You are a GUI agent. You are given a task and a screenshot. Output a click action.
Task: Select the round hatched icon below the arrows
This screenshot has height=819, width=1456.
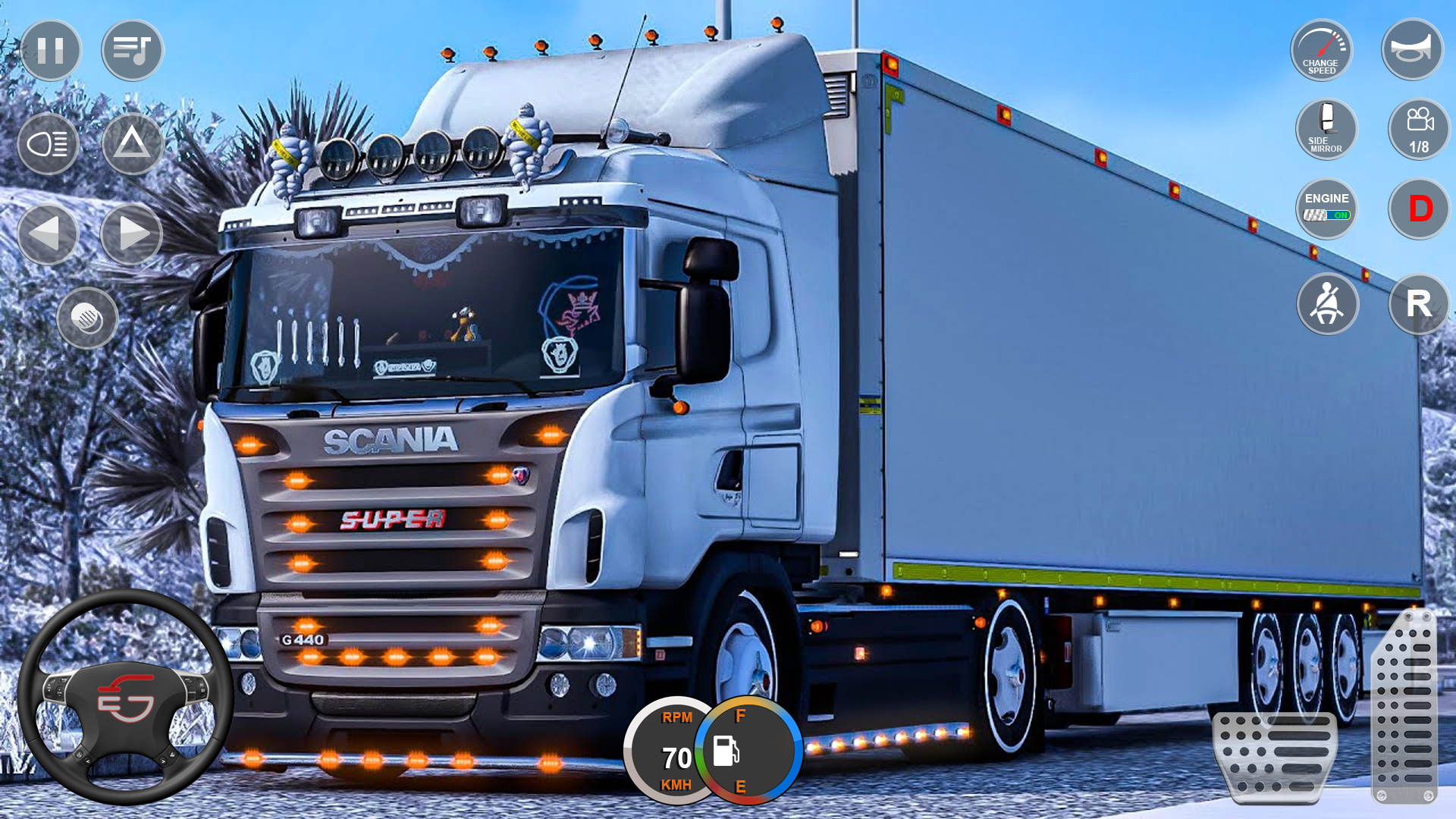[86, 318]
